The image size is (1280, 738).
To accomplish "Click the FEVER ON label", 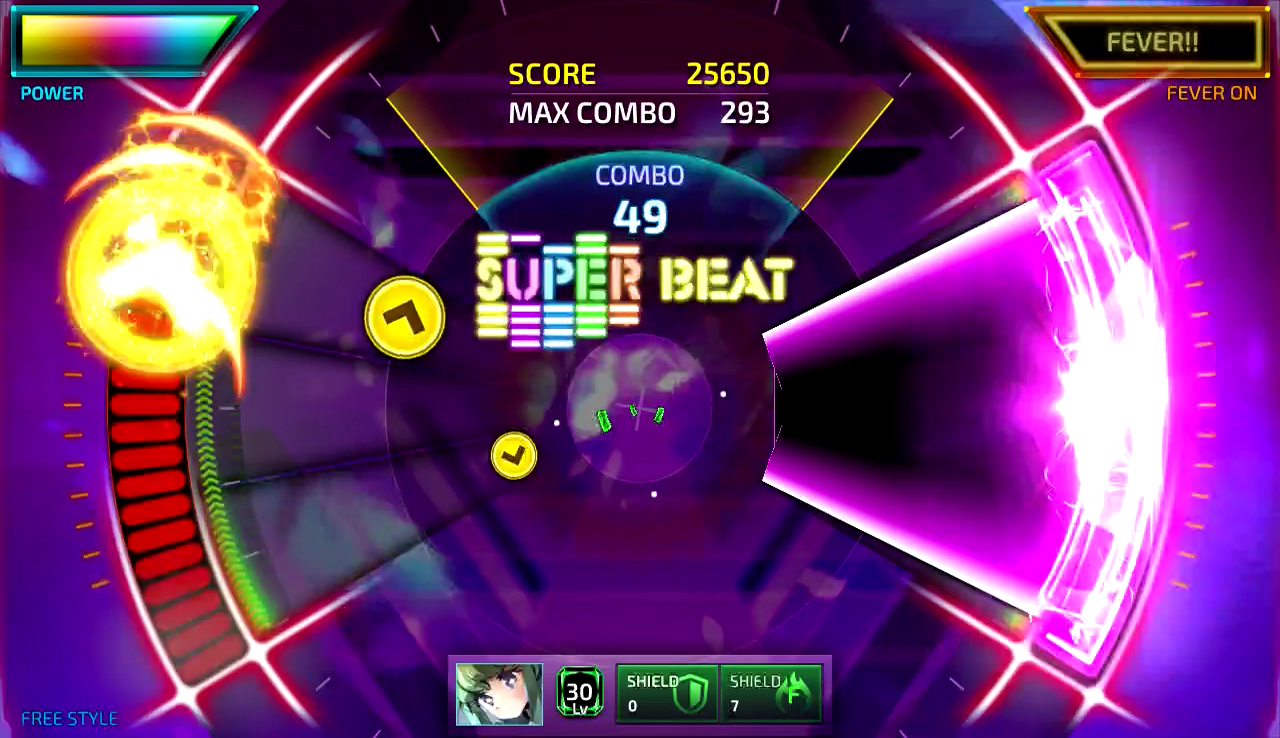I will pos(1212,93).
